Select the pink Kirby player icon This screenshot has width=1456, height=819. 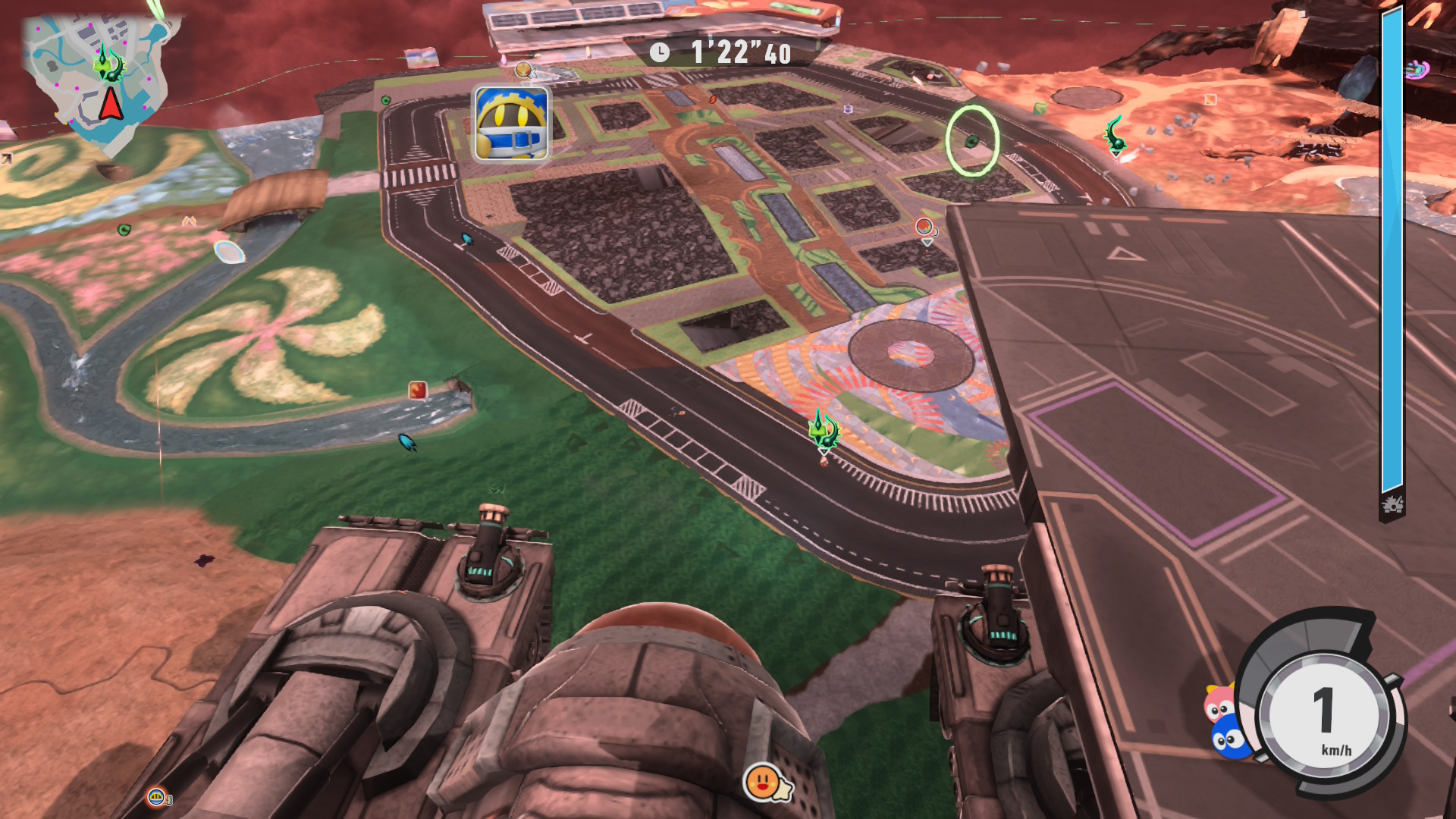(1219, 704)
